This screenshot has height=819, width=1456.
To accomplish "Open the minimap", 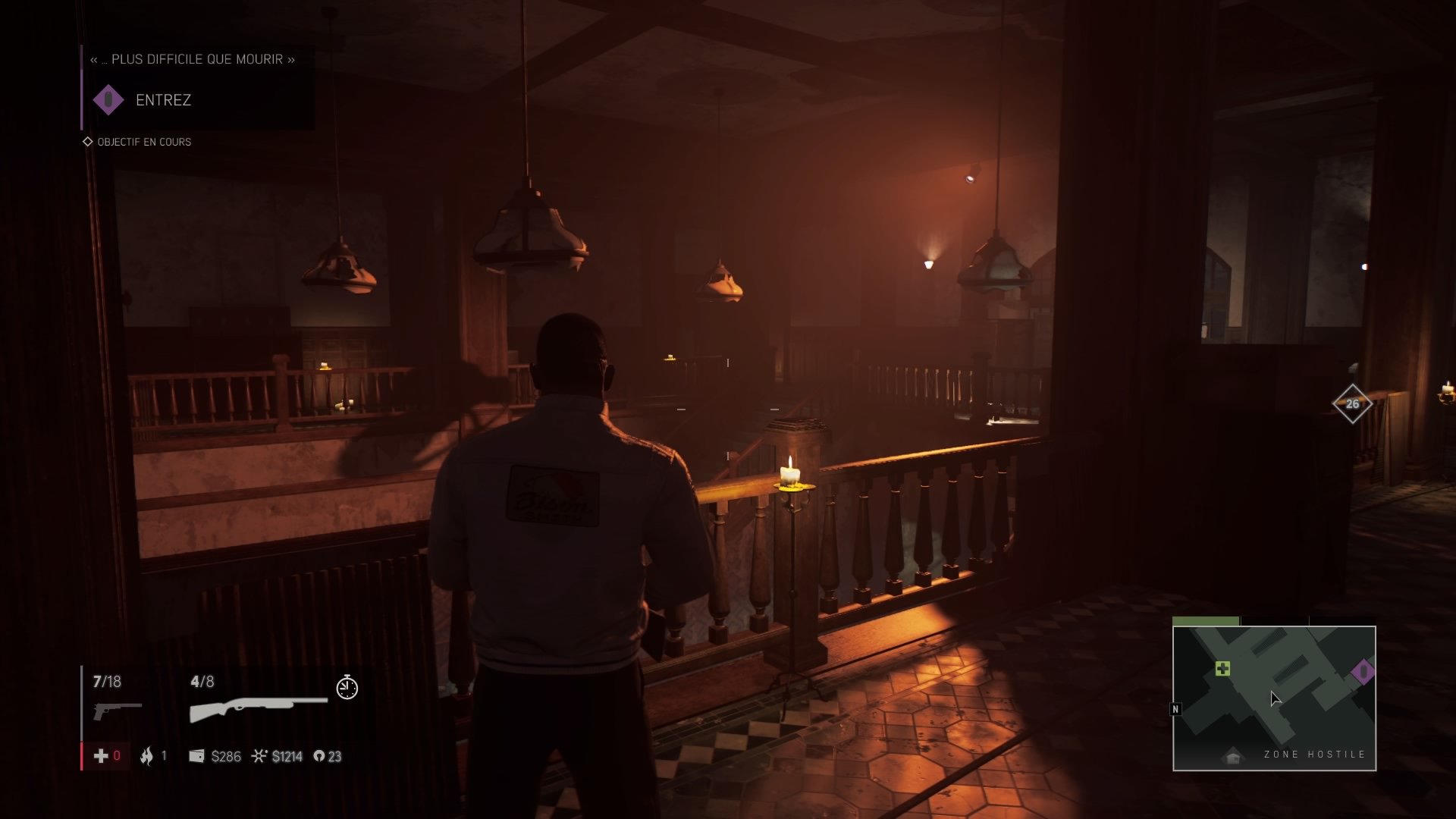I will click(1274, 698).
